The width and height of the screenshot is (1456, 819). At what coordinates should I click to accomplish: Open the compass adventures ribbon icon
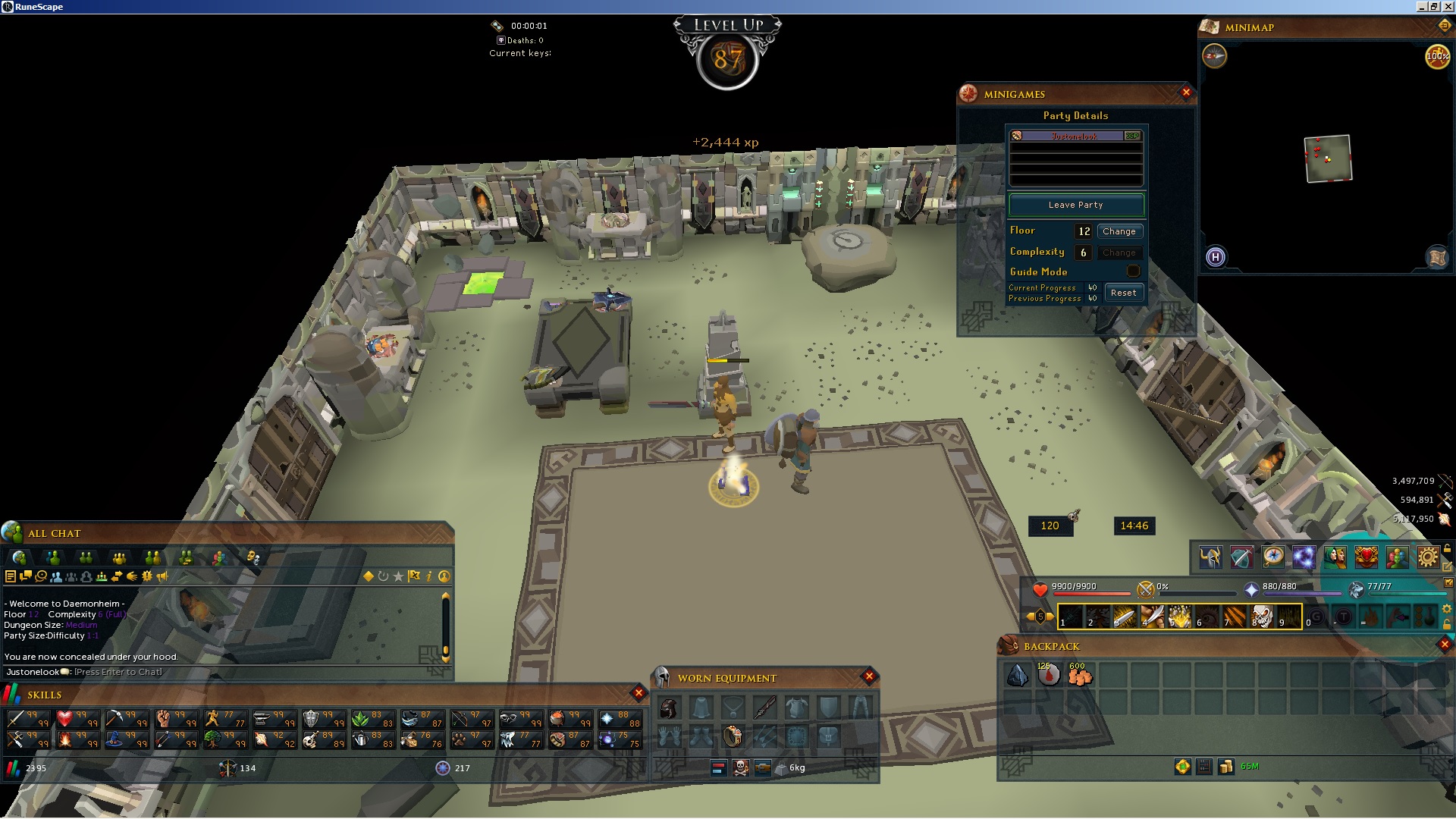point(1273,557)
